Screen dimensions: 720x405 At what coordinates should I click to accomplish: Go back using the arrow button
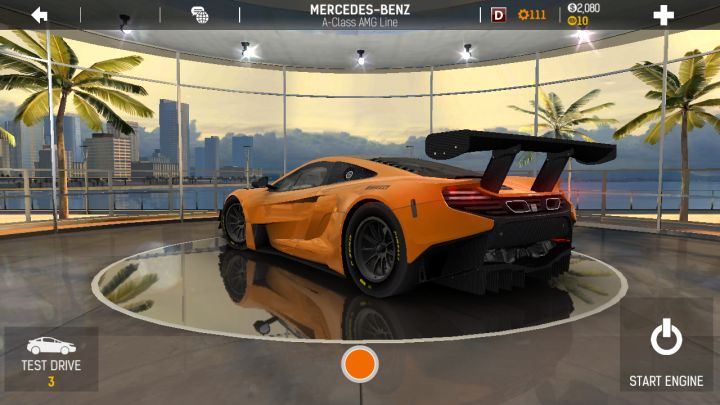click(x=40, y=15)
